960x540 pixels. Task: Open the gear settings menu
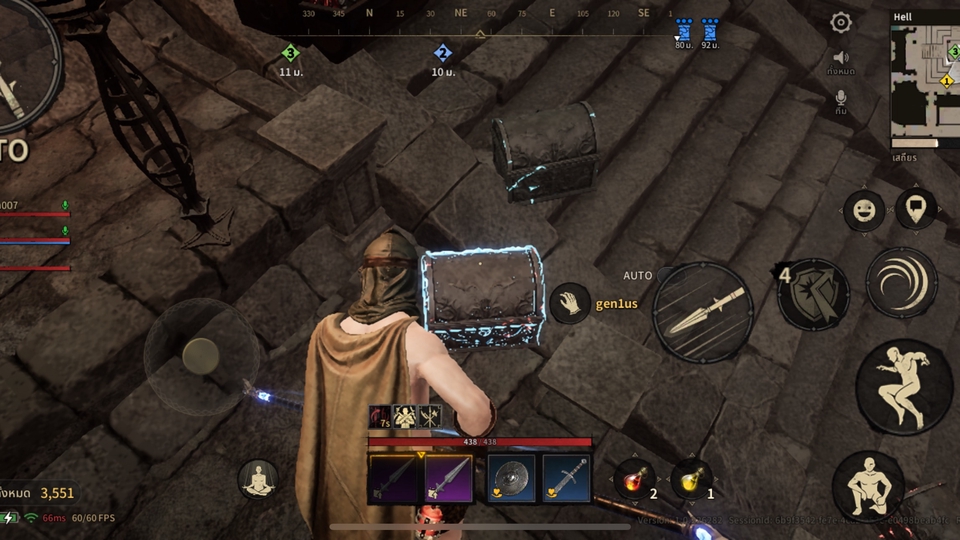[x=841, y=23]
